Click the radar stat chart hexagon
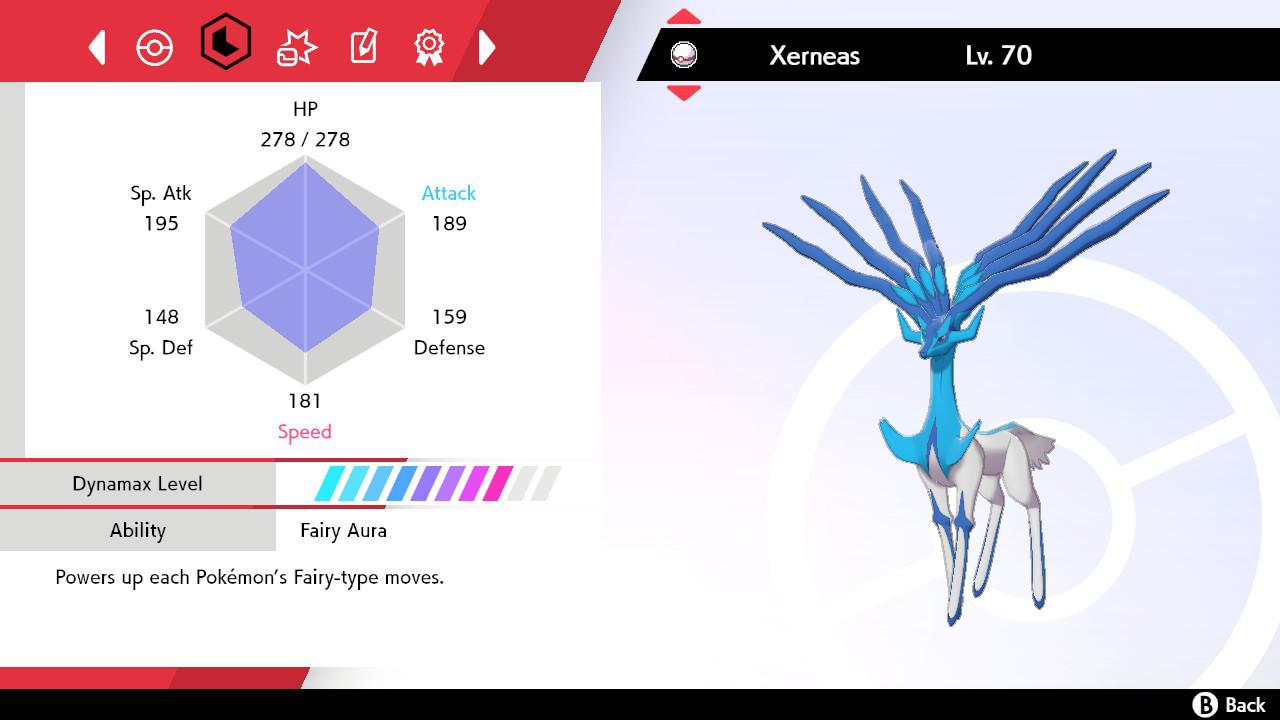 click(305, 270)
